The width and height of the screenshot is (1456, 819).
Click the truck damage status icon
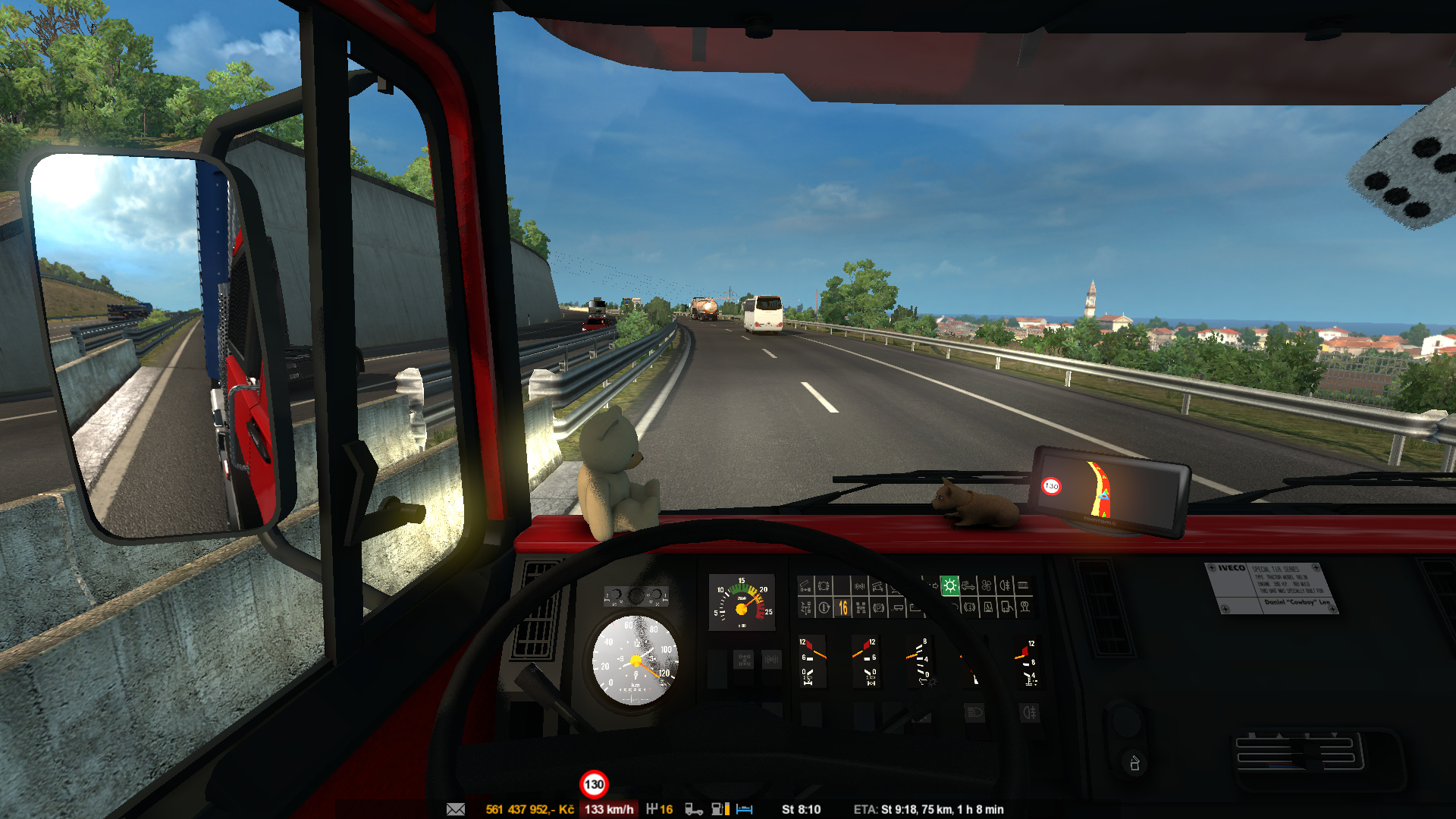(693, 809)
